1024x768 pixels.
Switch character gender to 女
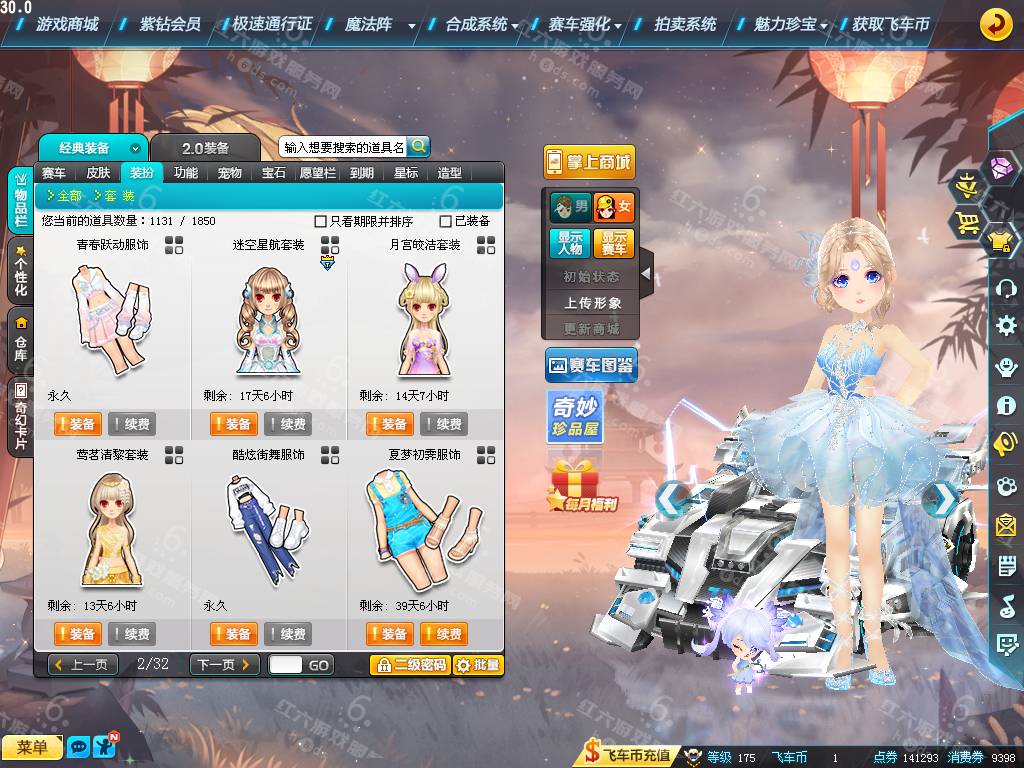[x=613, y=208]
